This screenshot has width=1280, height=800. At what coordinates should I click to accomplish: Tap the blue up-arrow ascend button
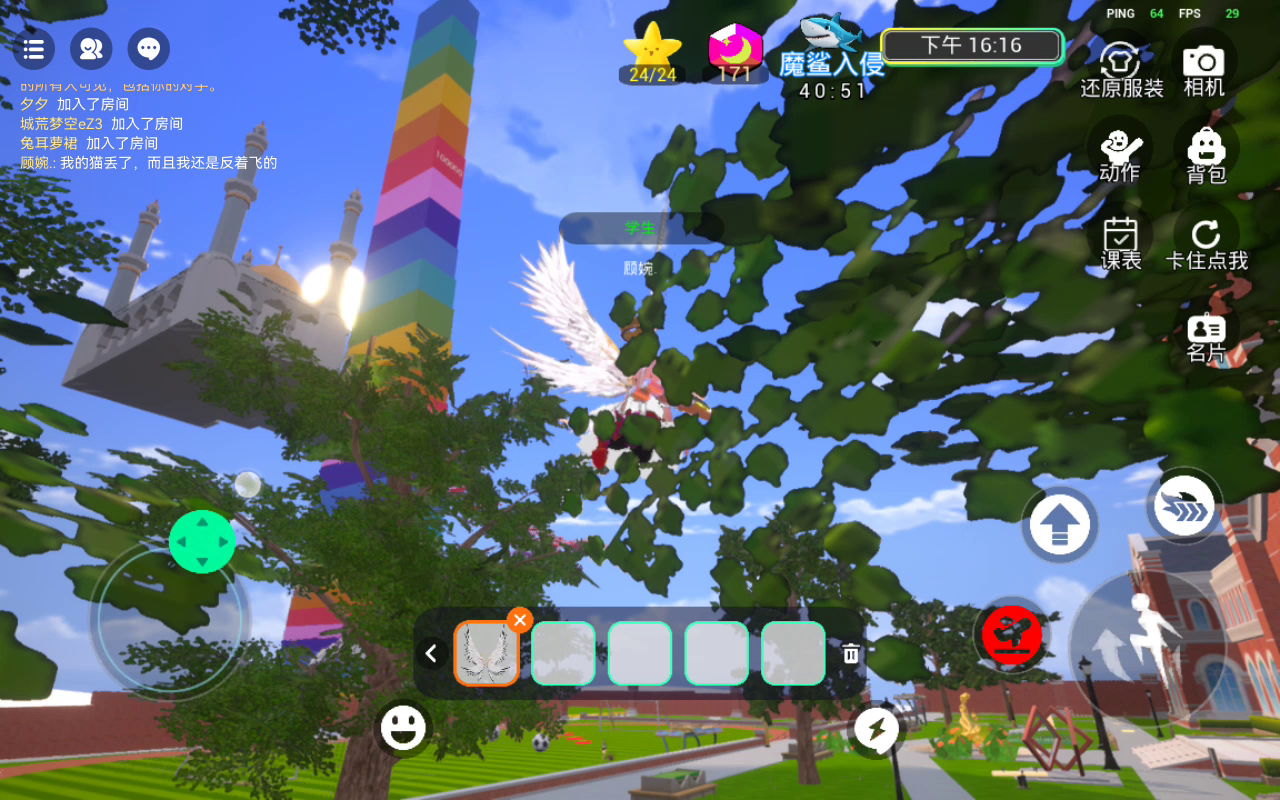[x=1060, y=525]
